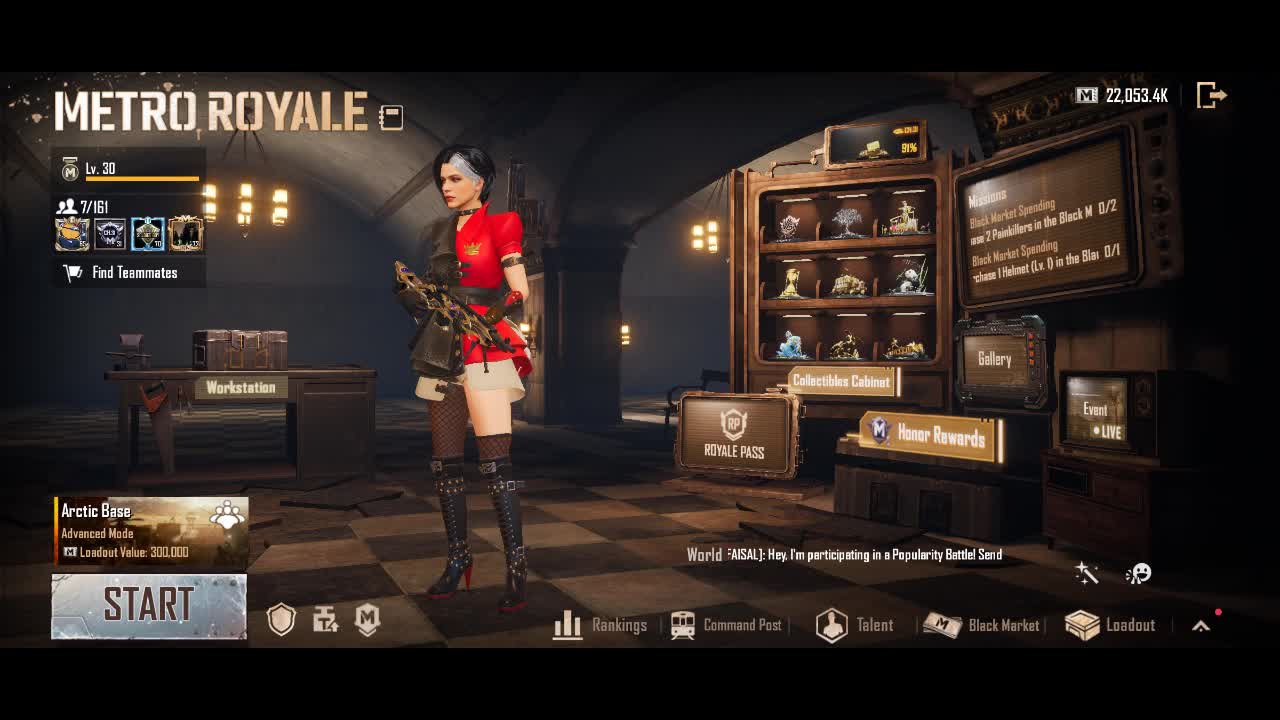Exit Metro Royale via exit icon
1280x720 pixels.
(1211, 96)
